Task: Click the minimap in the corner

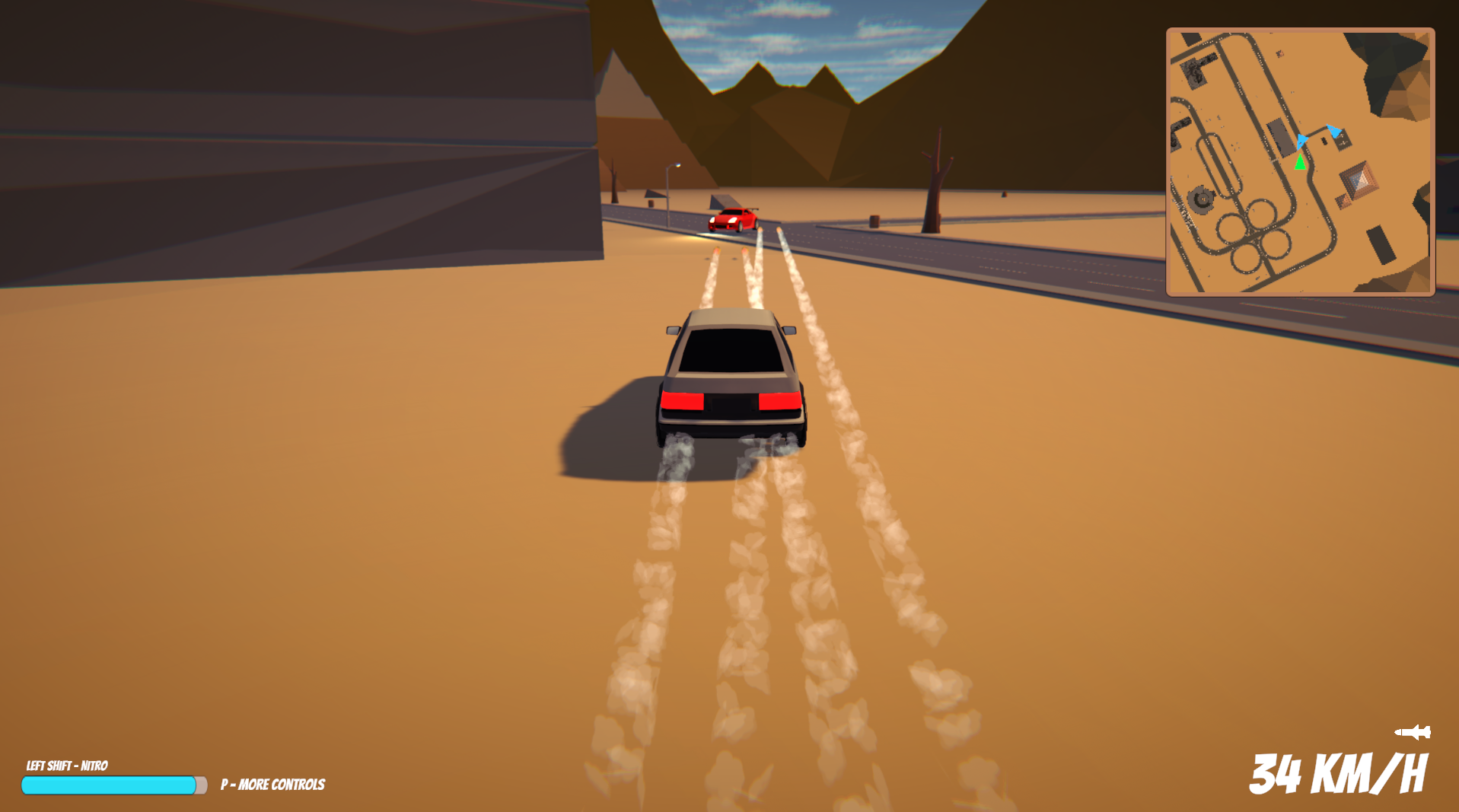Action: pyautogui.click(x=1300, y=161)
